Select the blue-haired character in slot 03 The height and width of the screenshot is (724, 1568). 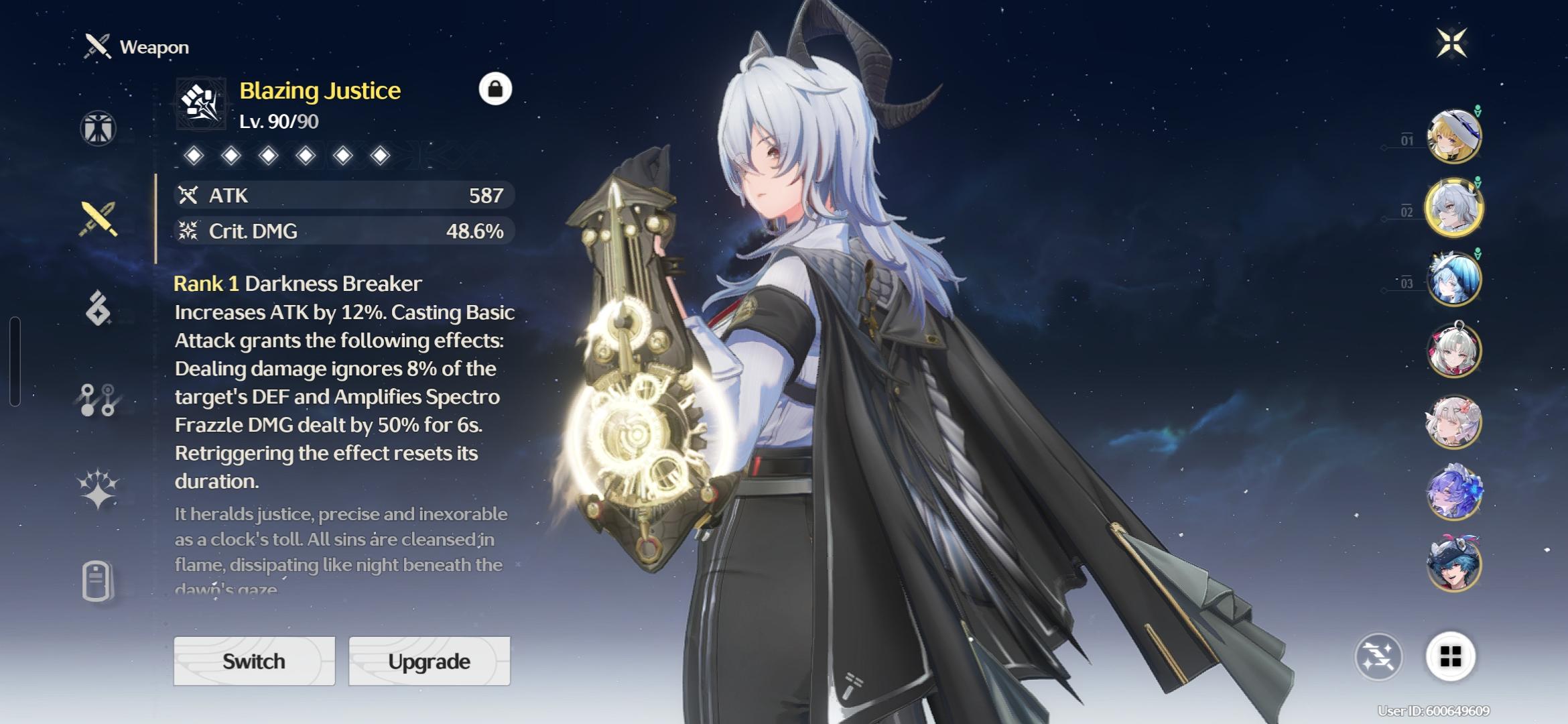1453,280
